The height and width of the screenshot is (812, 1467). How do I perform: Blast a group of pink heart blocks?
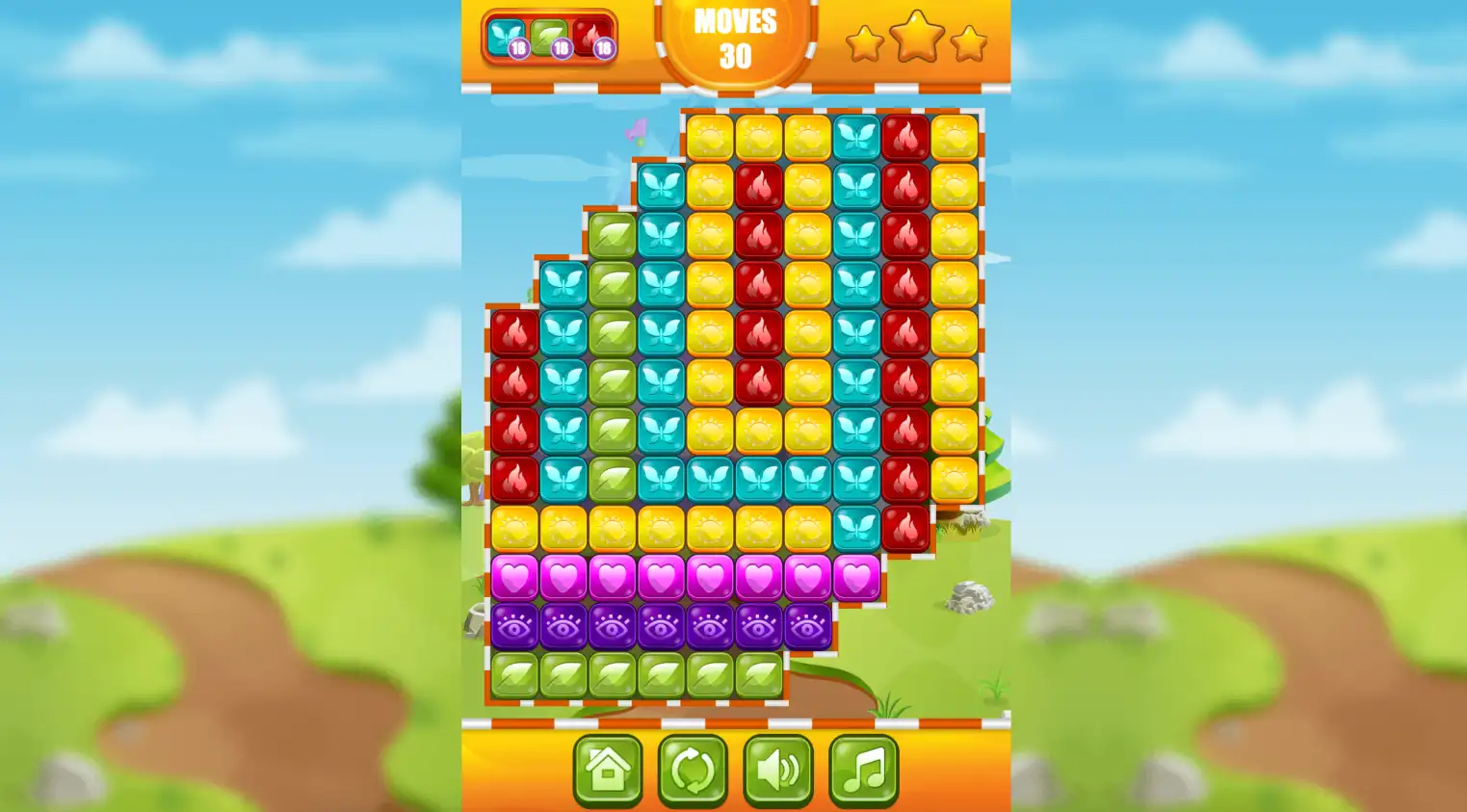[661, 577]
